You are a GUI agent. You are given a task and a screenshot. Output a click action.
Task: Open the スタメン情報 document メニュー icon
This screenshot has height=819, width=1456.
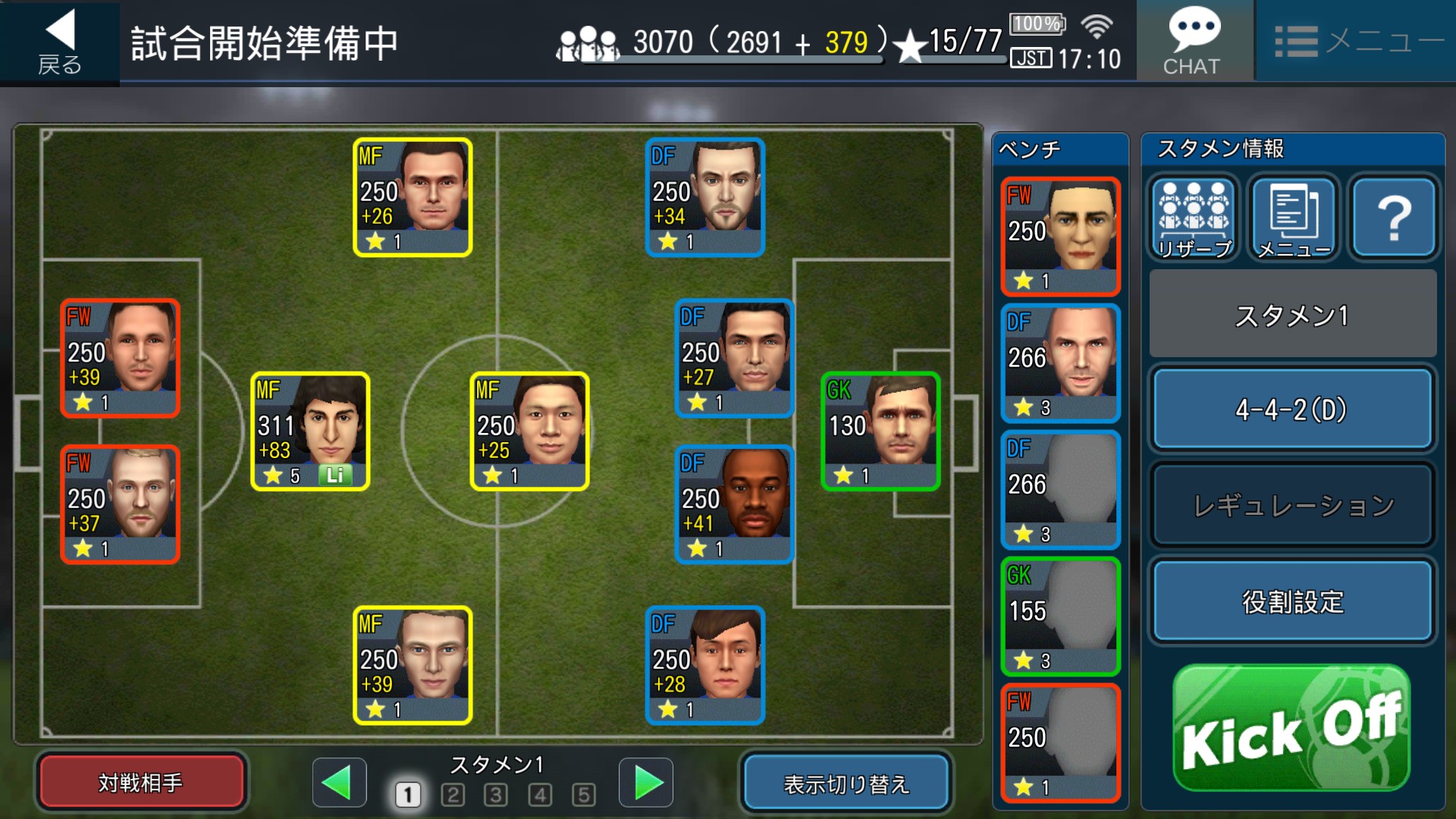coord(1294,218)
